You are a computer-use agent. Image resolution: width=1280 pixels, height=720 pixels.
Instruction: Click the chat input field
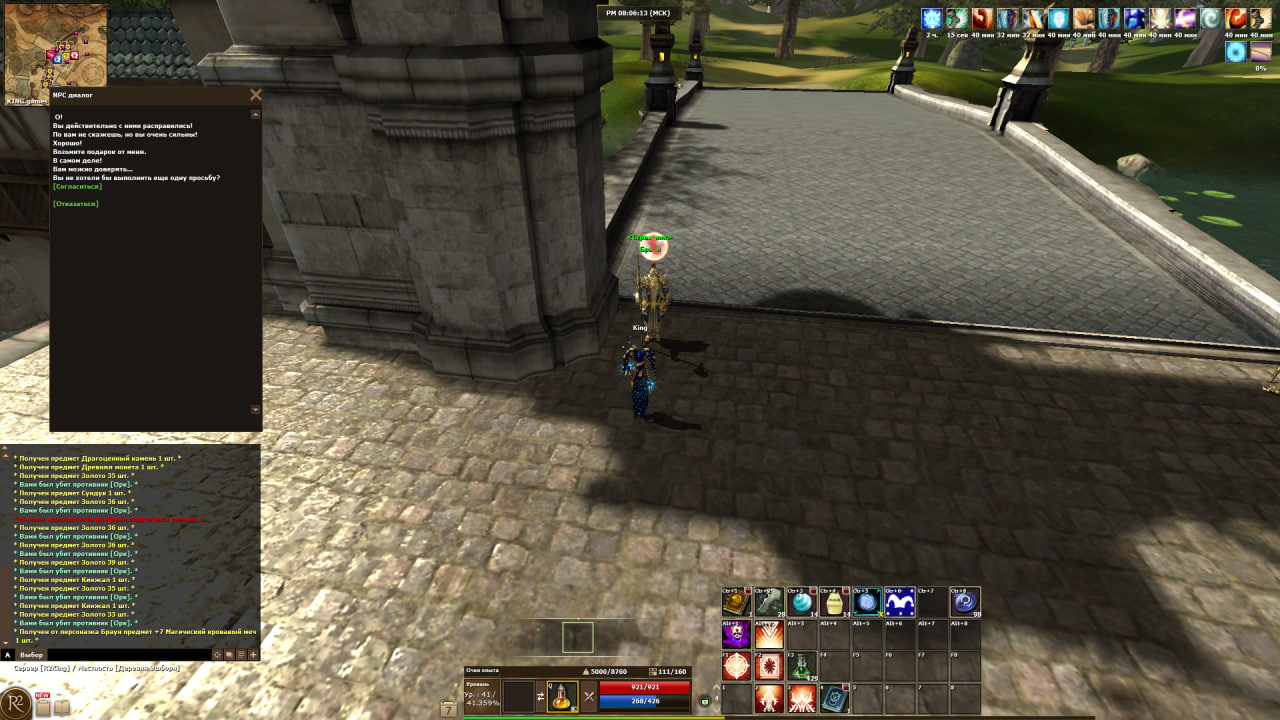128,654
